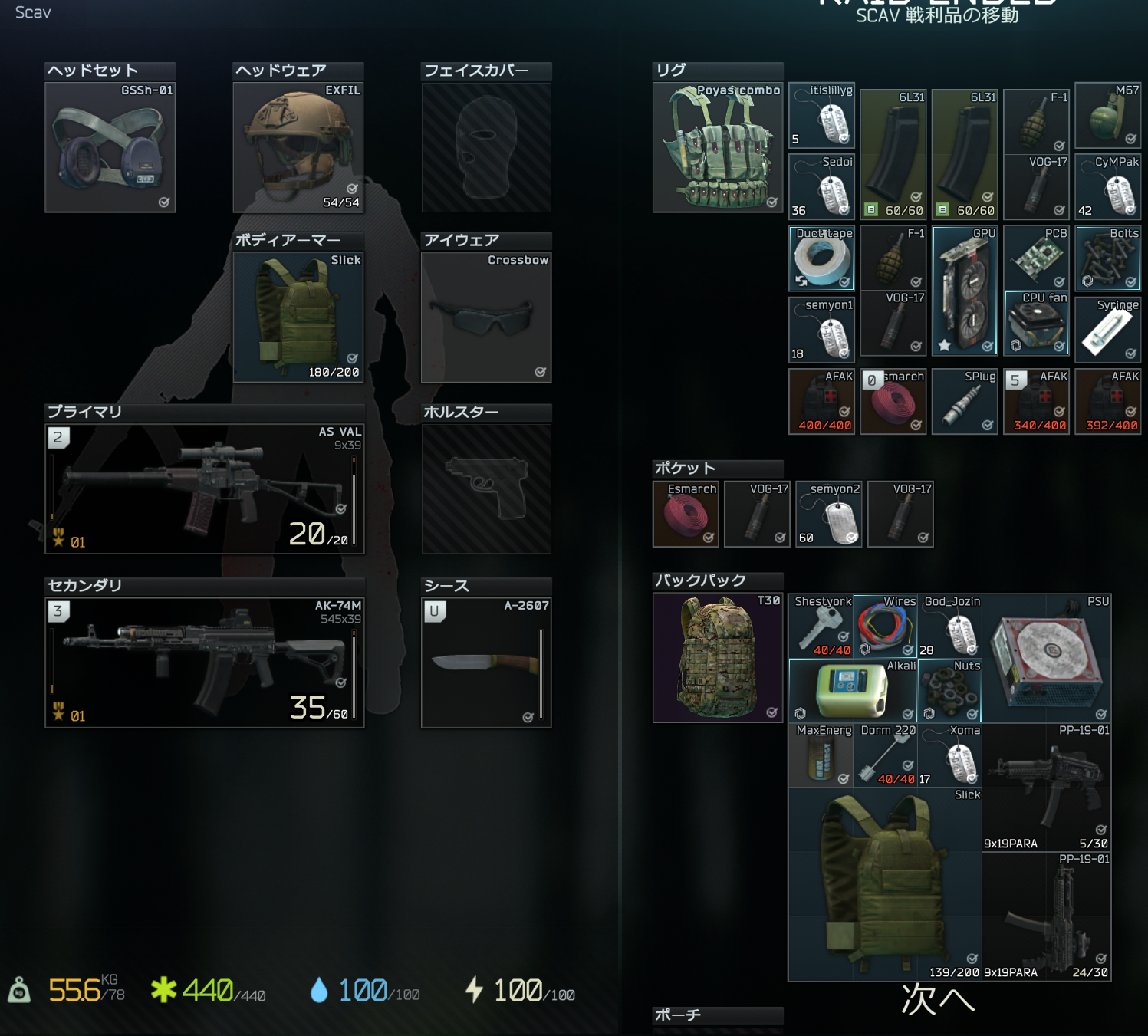Select the Wires item in backpack
The height and width of the screenshot is (1036, 1148).
point(885,626)
